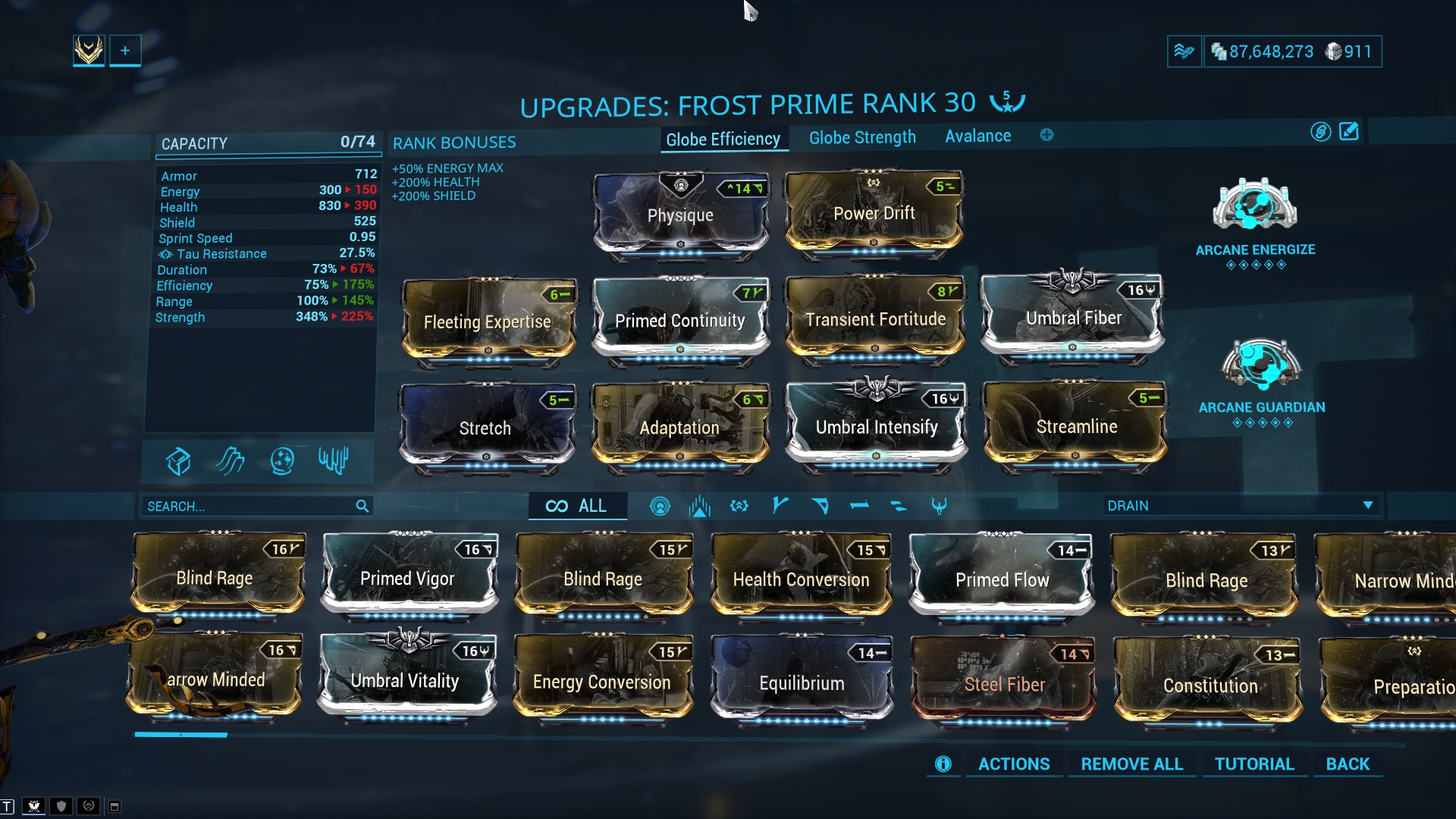
Task: Open the Drain sort dropdown
Action: click(x=1240, y=506)
